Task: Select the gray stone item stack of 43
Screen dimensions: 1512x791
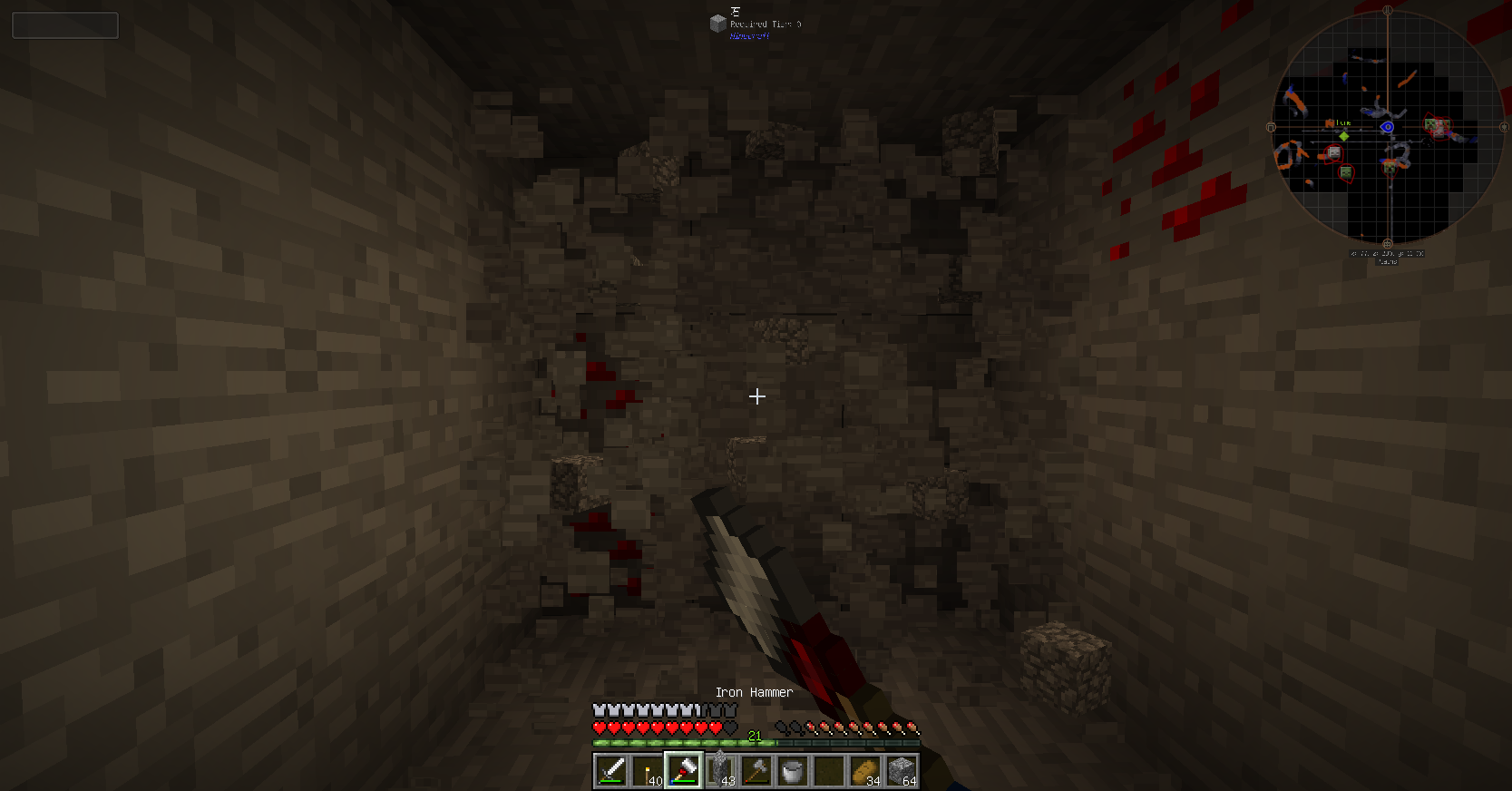Action: point(720,771)
